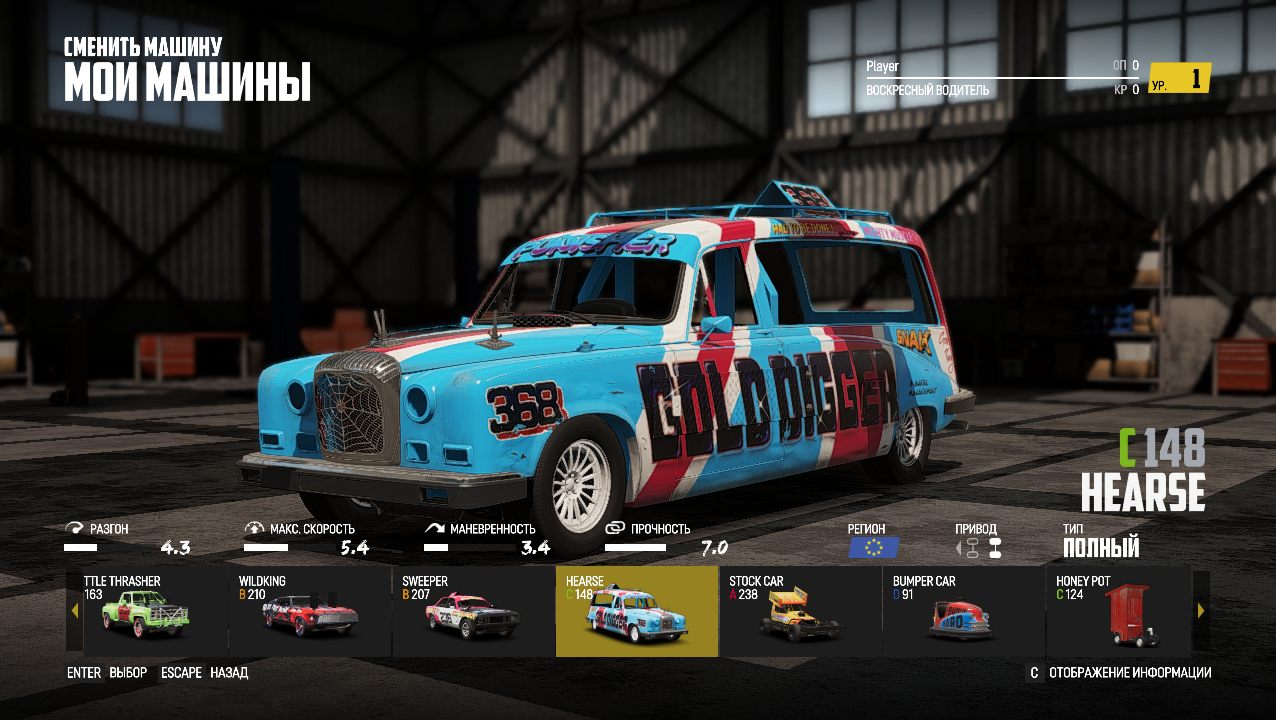This screenshot has height=720, width=1276.
Task: Click the left arrow of car list
Action: [74, 610]
